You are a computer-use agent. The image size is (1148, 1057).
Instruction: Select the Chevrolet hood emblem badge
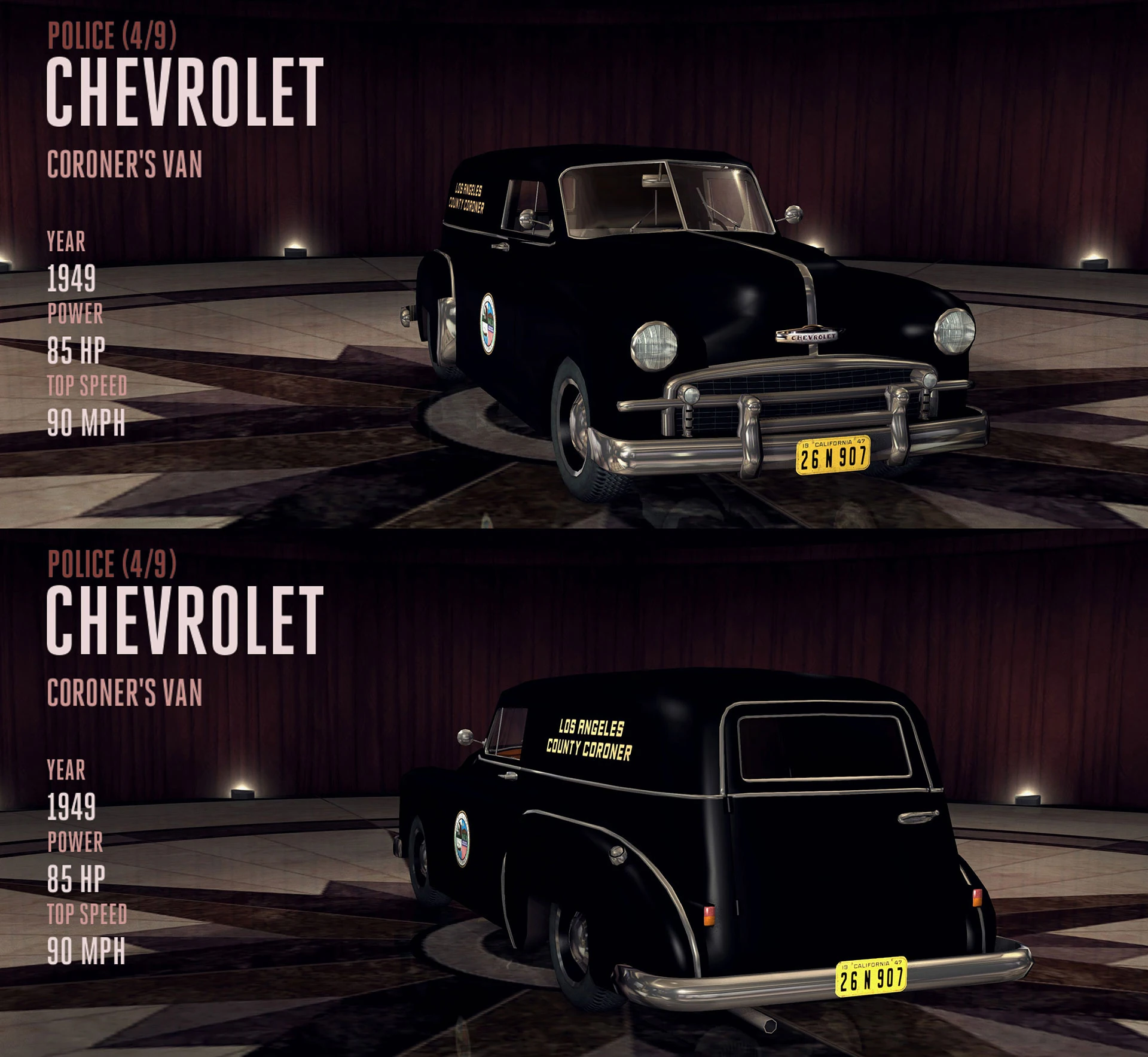coord(810,338)
